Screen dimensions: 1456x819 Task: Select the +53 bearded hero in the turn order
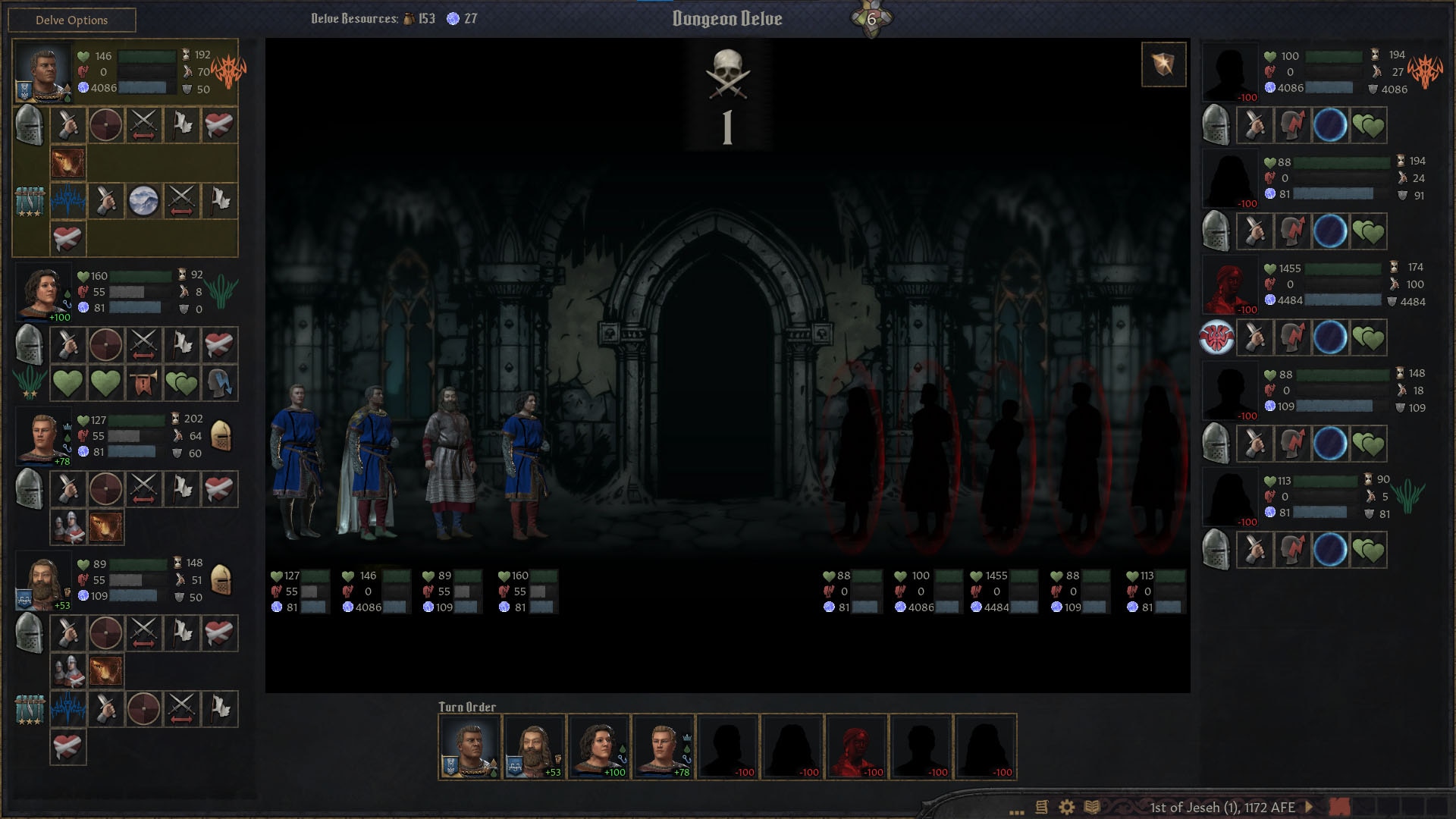point(534,747)
